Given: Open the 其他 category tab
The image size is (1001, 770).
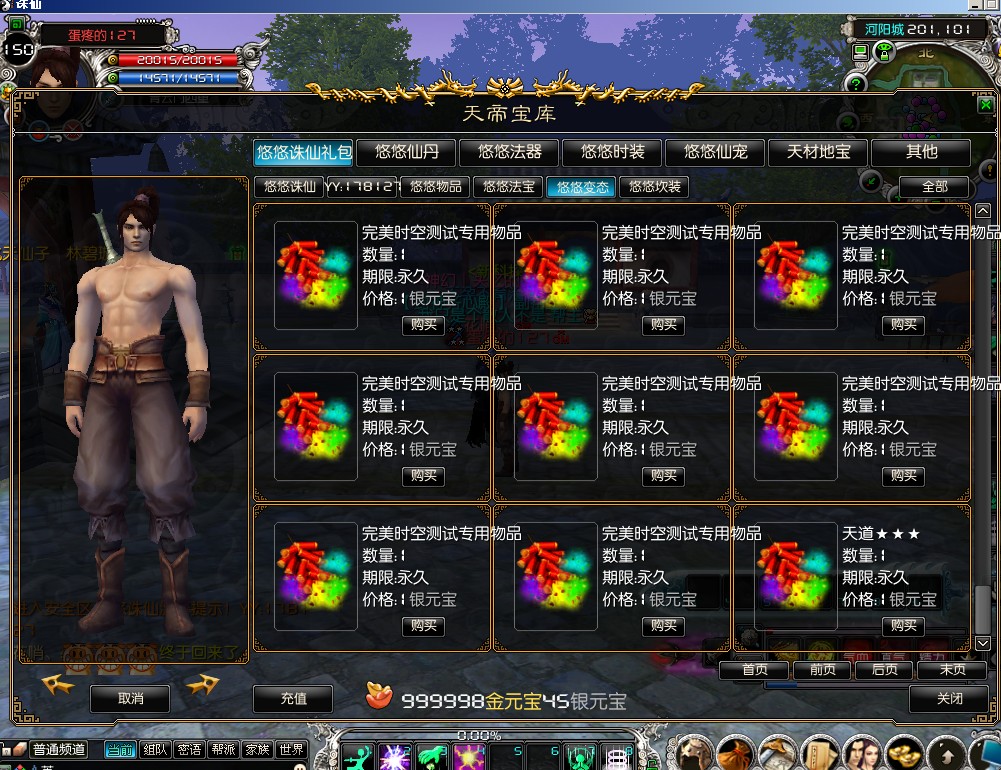Looking at the screenshot, I should [921, 152].
